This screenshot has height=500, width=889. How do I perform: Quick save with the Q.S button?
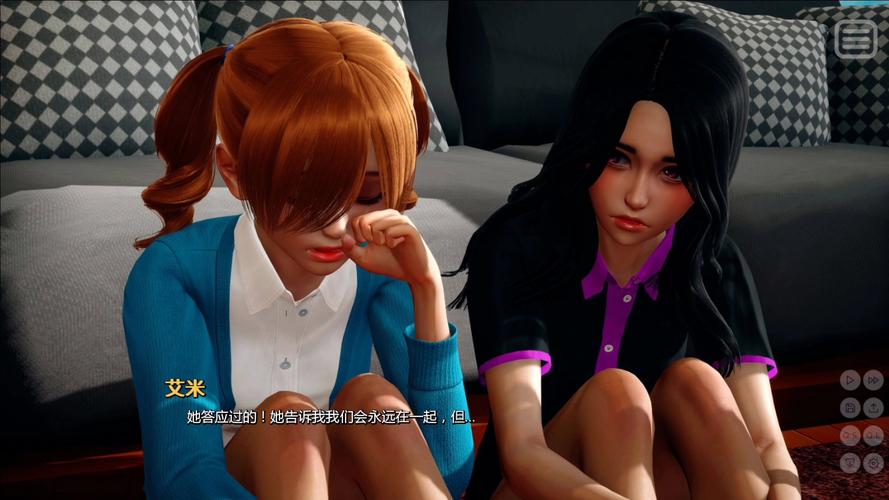click(848, 435)
